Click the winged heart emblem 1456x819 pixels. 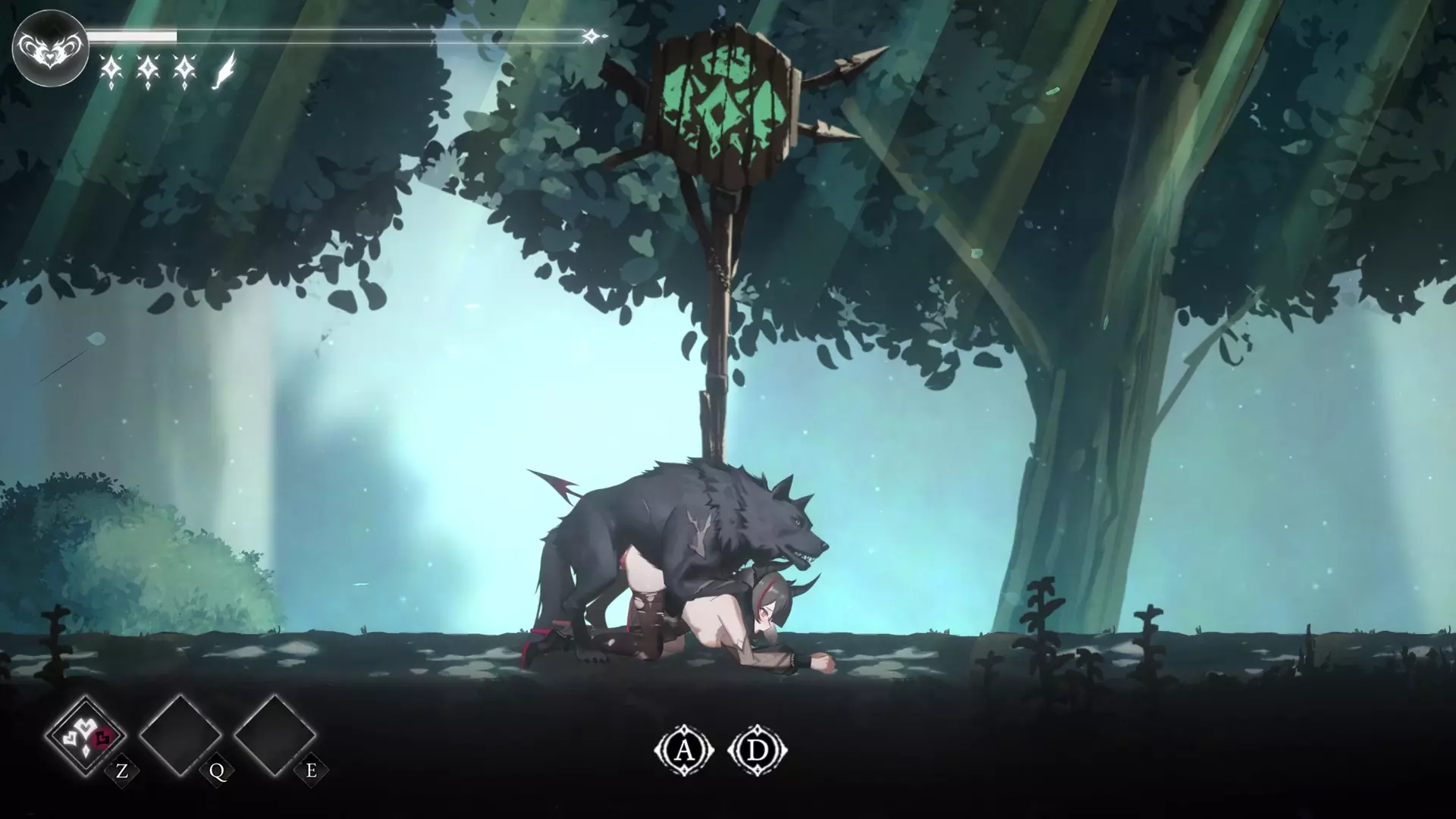(x=50, y=48)
